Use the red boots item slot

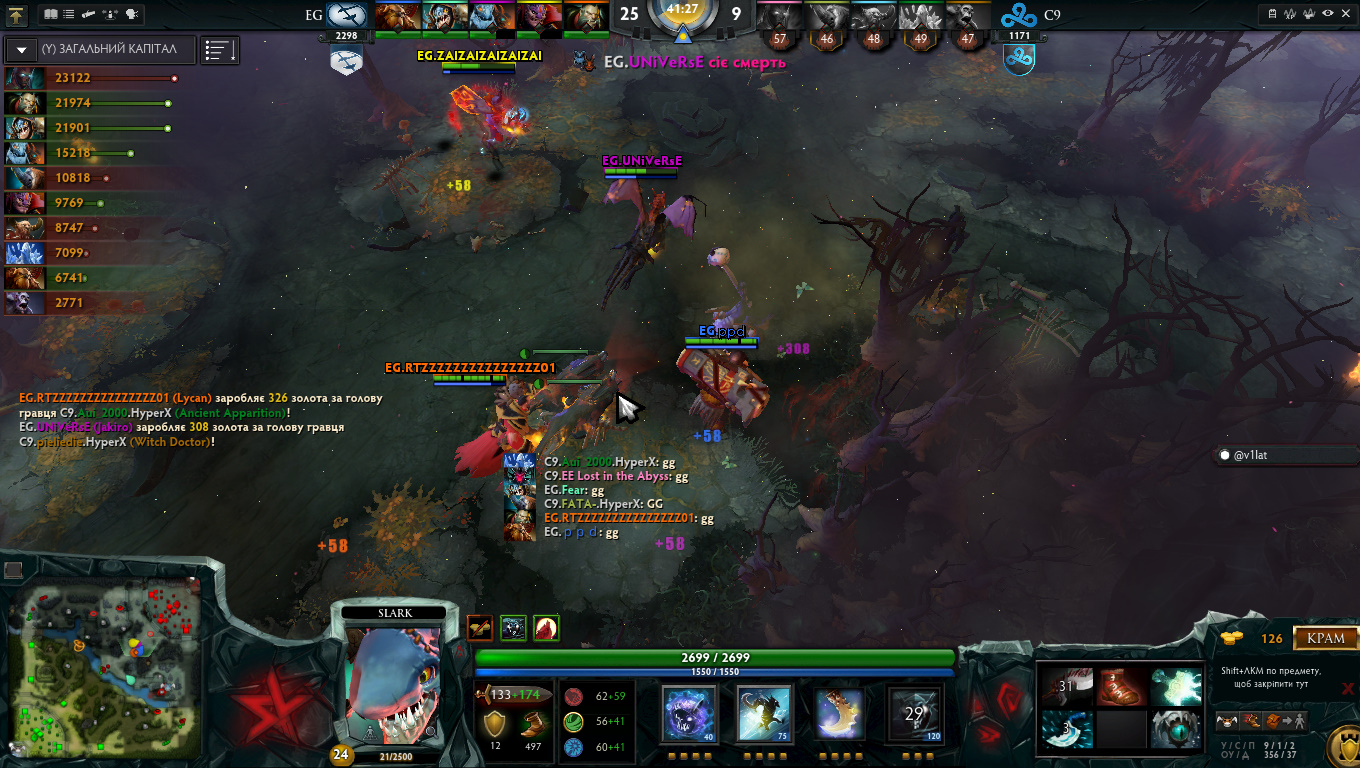click(x=1122, y=687)
